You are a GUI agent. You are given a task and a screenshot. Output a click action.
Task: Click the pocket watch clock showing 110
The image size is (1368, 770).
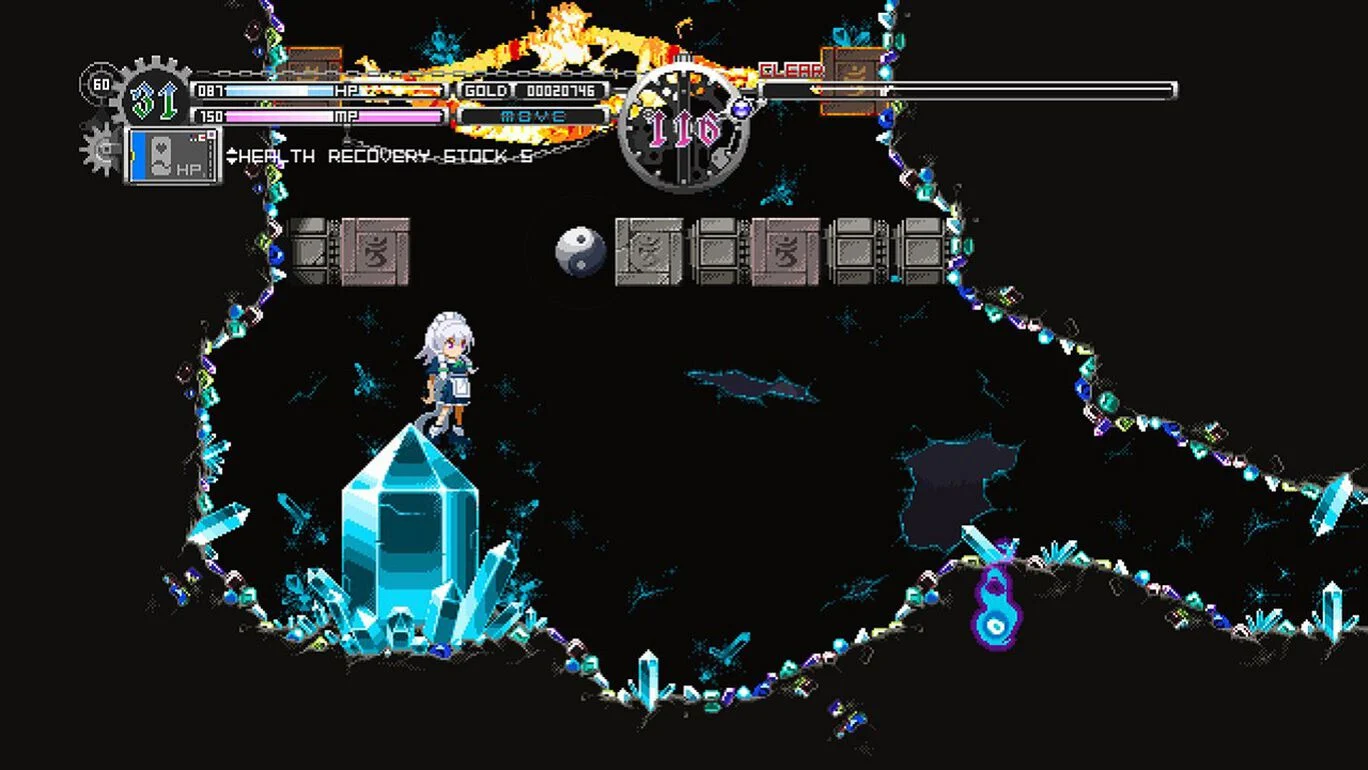coord(683,128)
